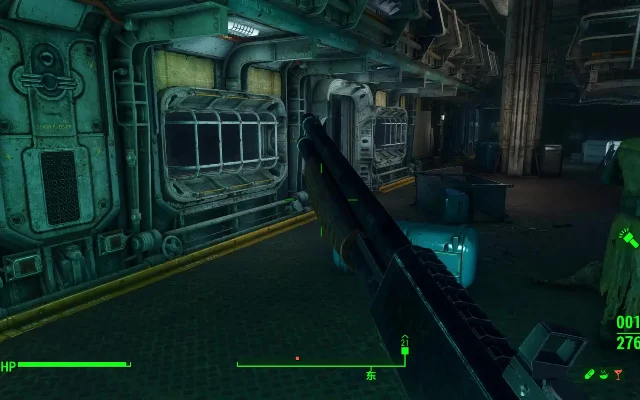640x400 pixels.
Task: Click the flashlight icon on the HUD
Action: (x=627, y=239)
